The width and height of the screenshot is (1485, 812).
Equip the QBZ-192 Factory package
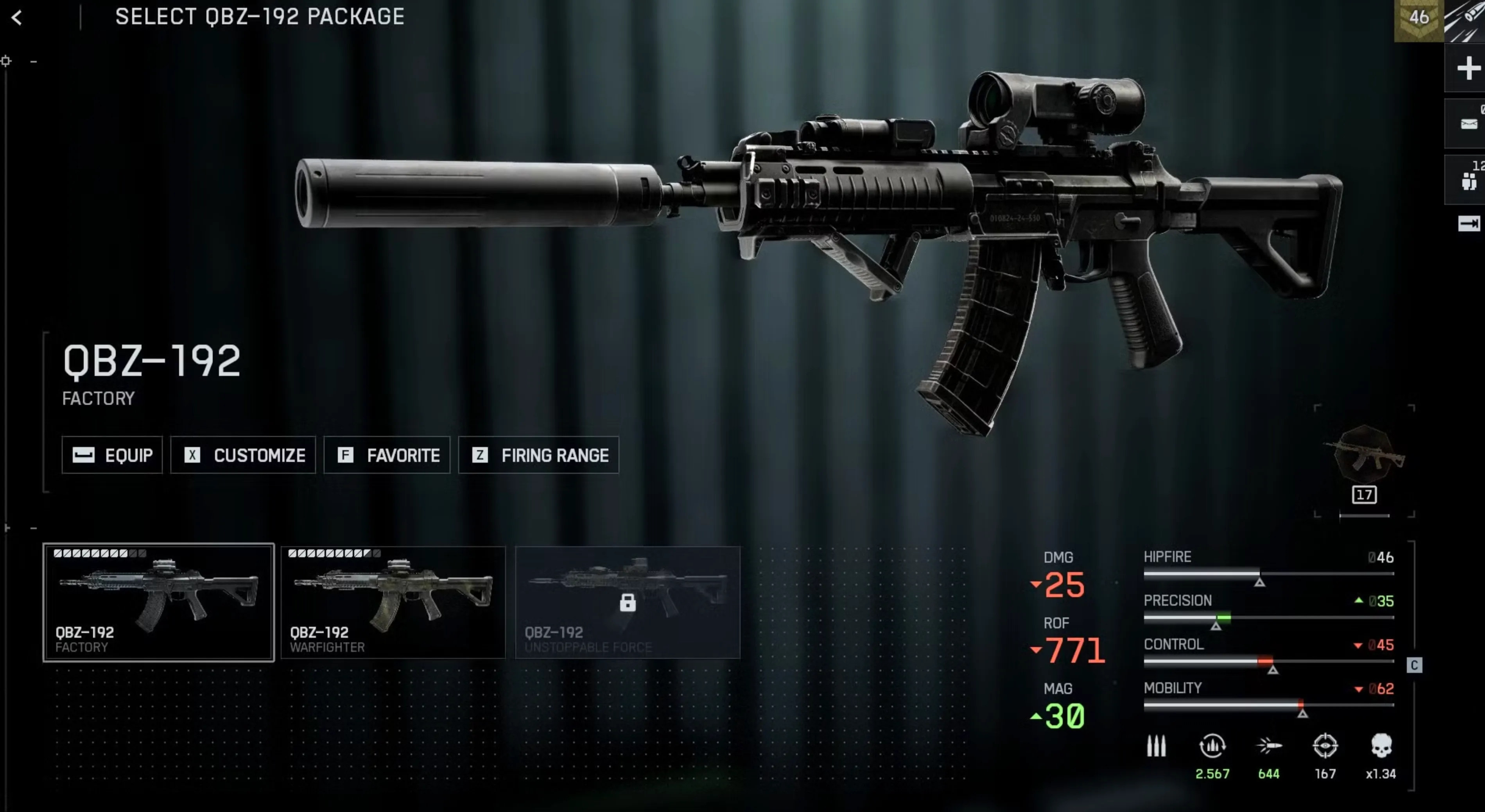[x=113, y=455]
